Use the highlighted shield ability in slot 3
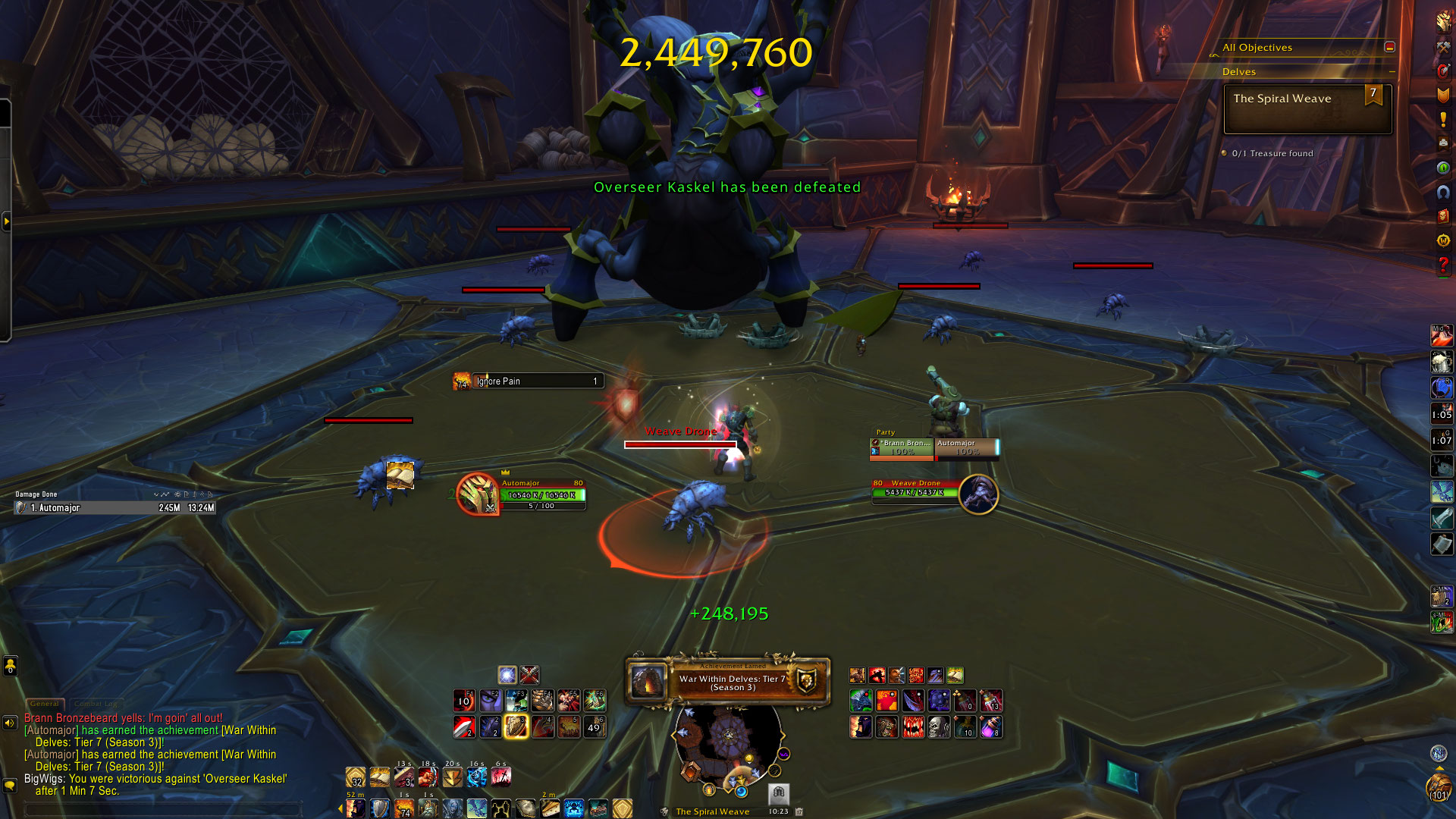1456x819 pixels. [x=516, y=726]
